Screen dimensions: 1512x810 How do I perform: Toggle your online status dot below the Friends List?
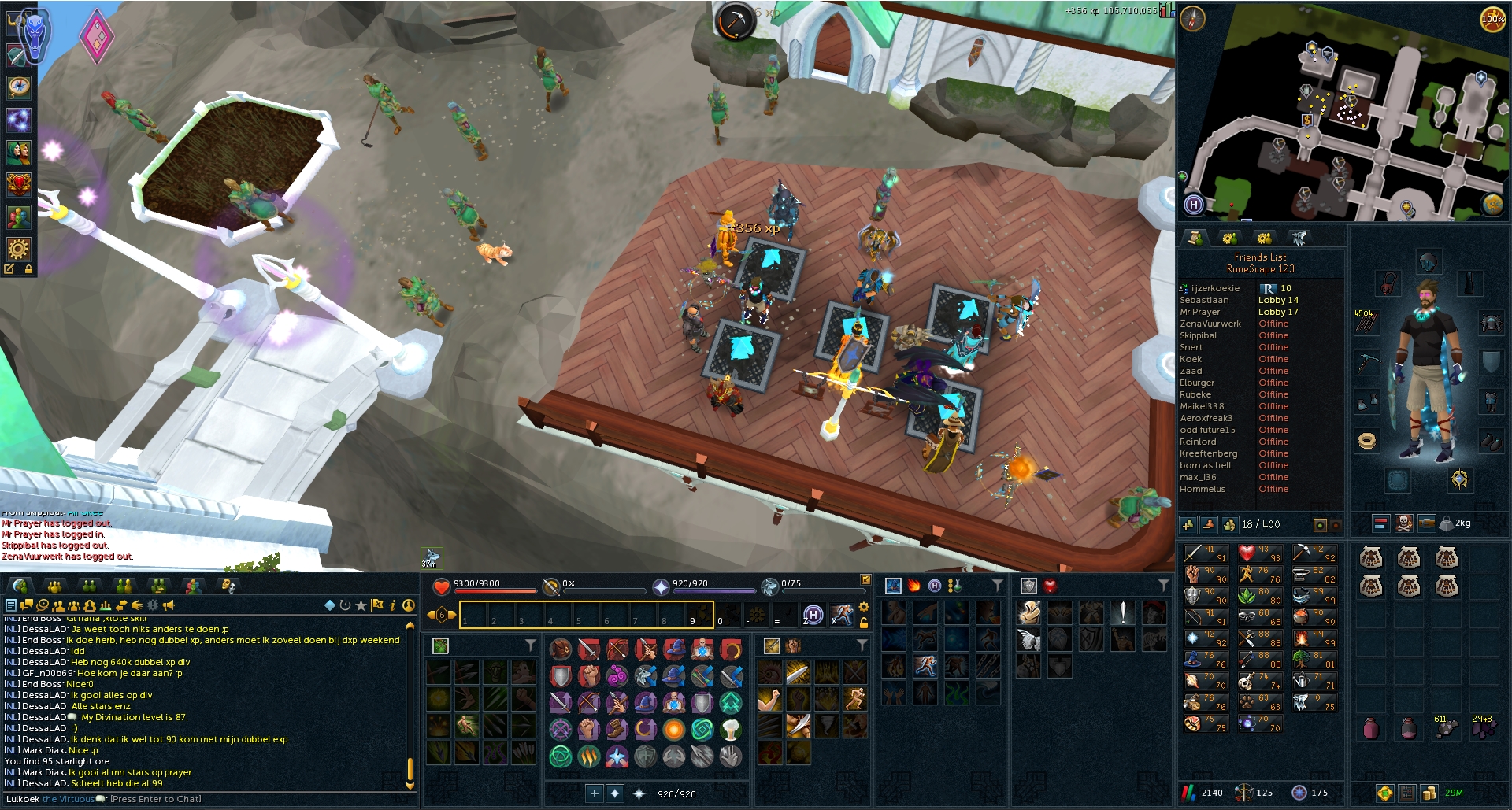(1319, 523)
